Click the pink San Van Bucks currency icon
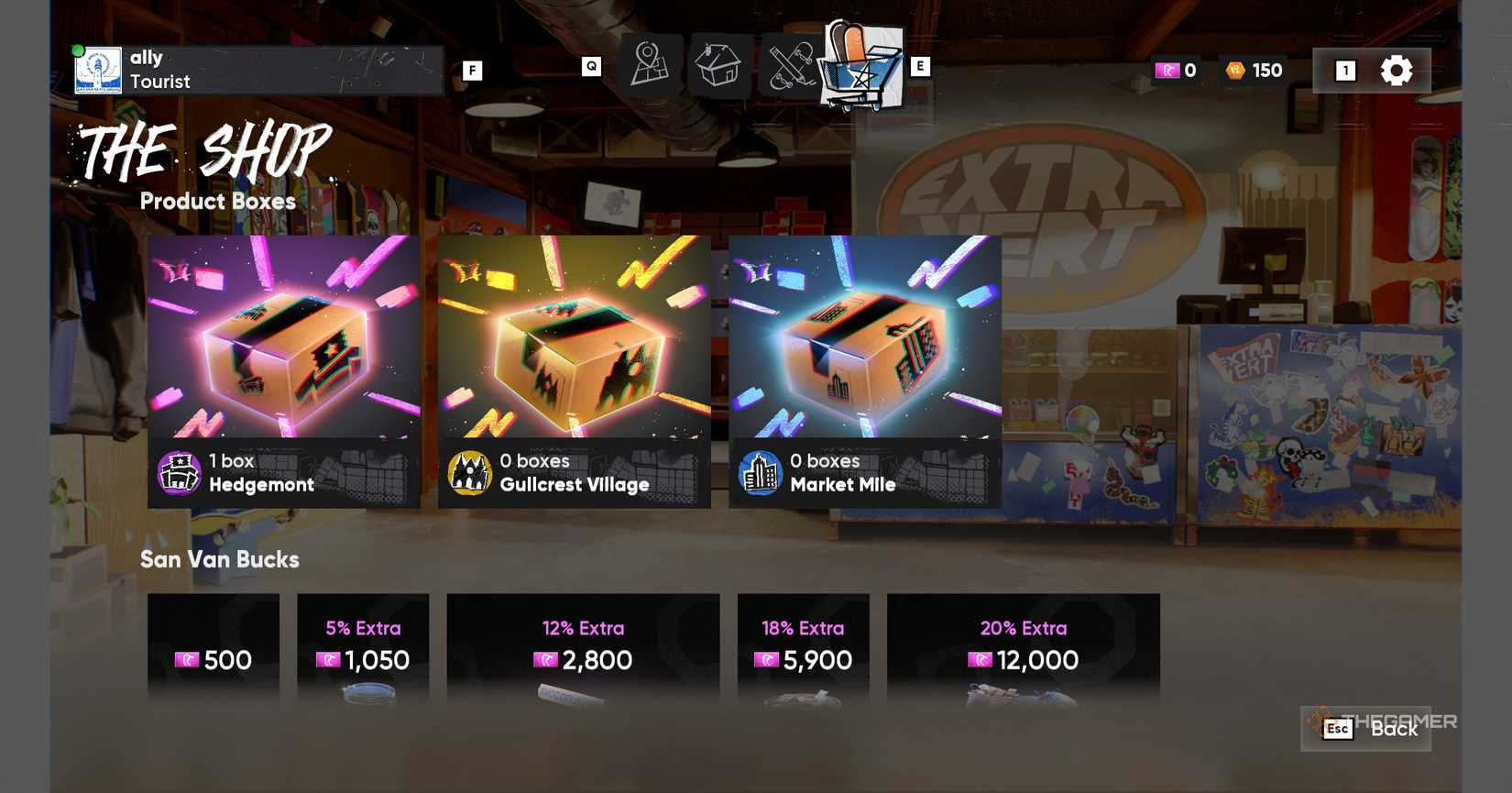1512x793 pixels. point(1167,69)
